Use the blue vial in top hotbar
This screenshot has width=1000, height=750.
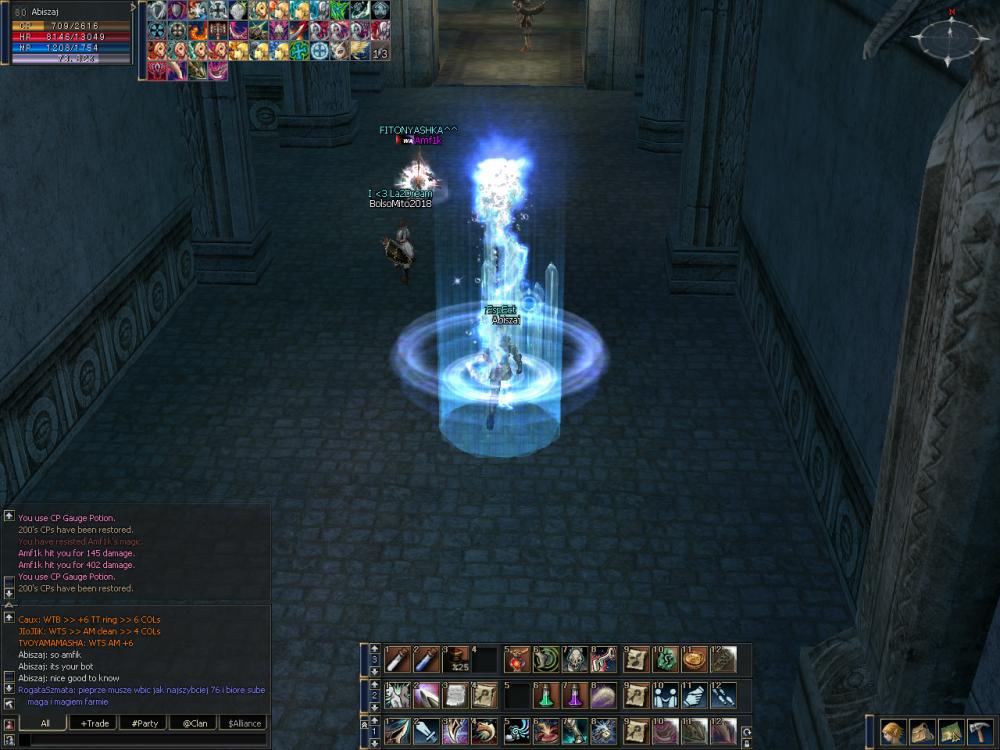(426, 659)
